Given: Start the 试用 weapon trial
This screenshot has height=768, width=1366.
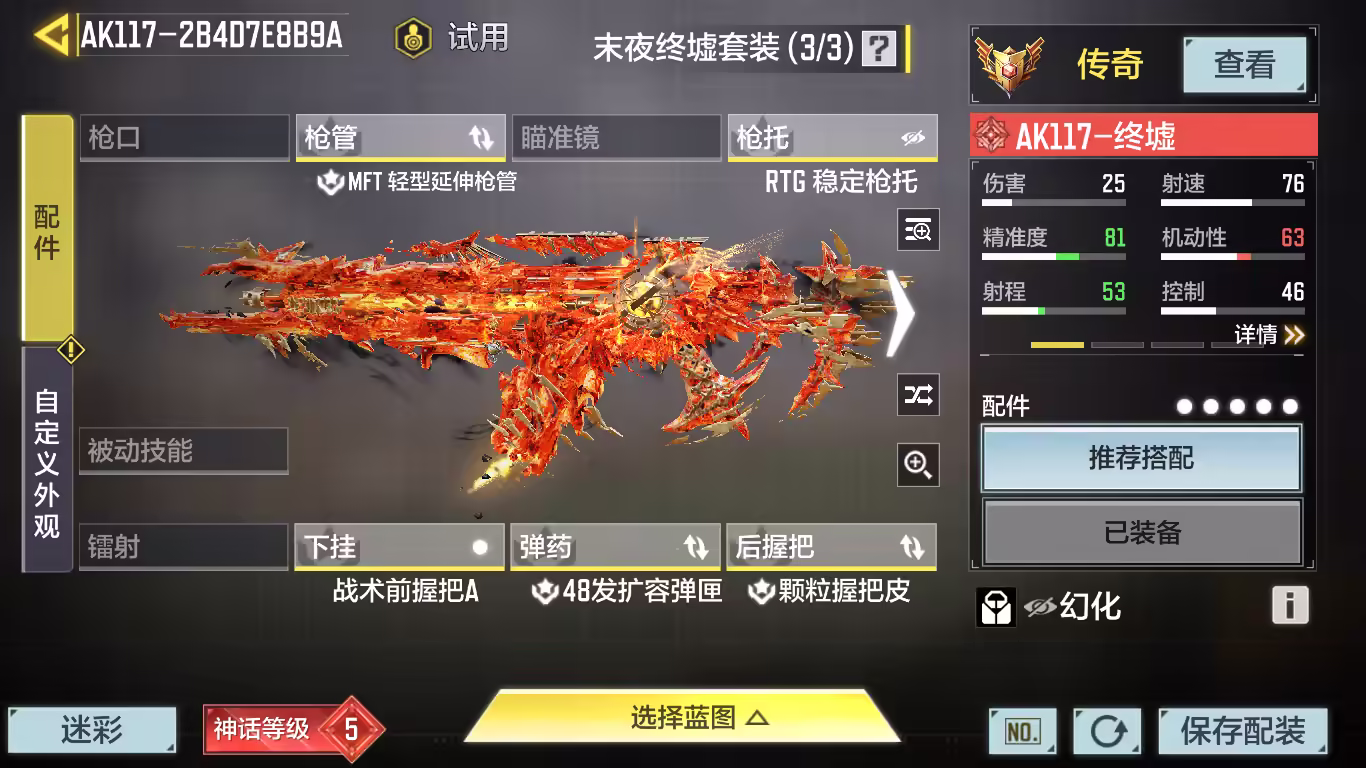Looking at the screenshot, I should [x=453, y=38].
